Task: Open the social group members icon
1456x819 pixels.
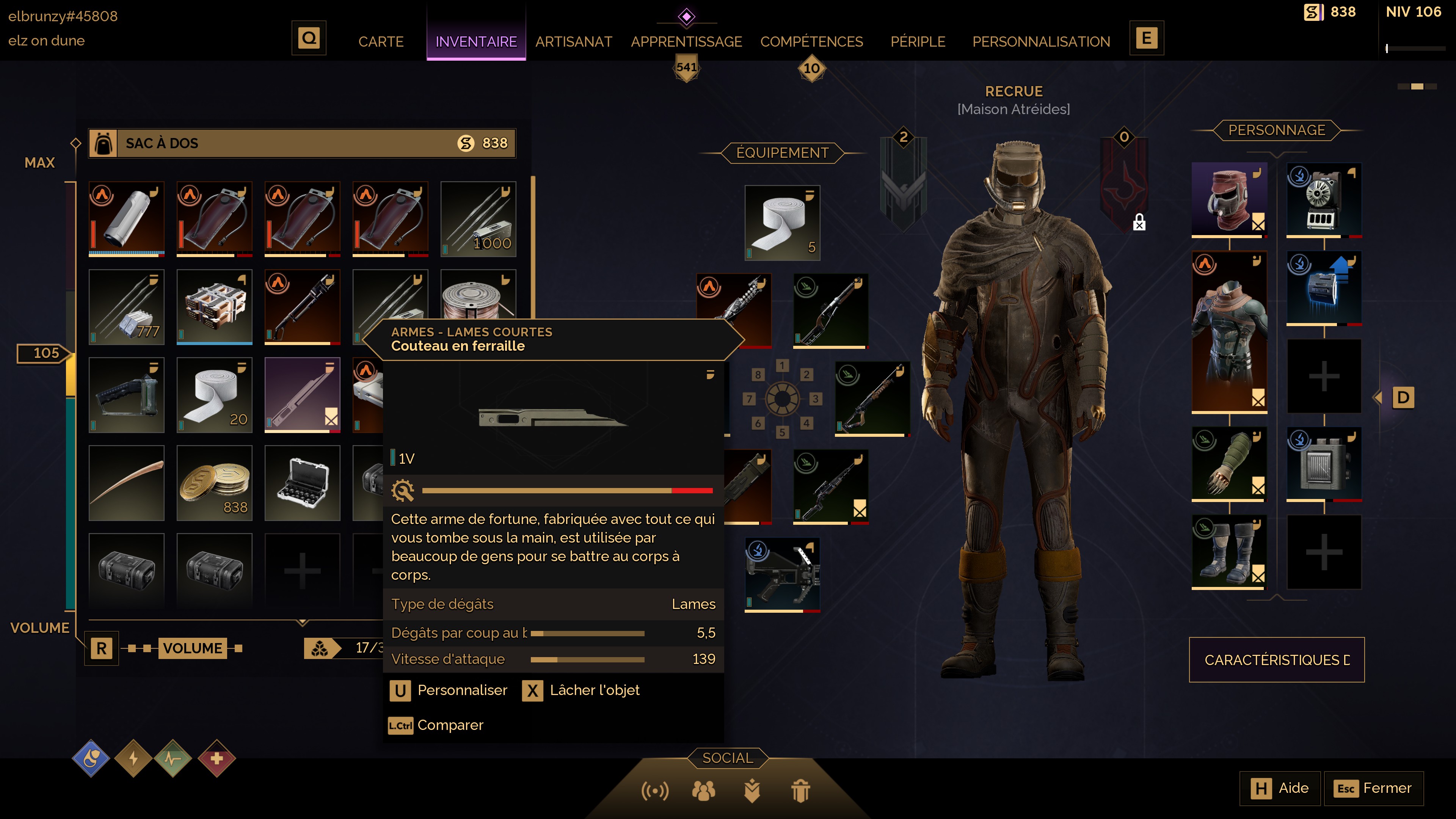Action: coord(703,790)
